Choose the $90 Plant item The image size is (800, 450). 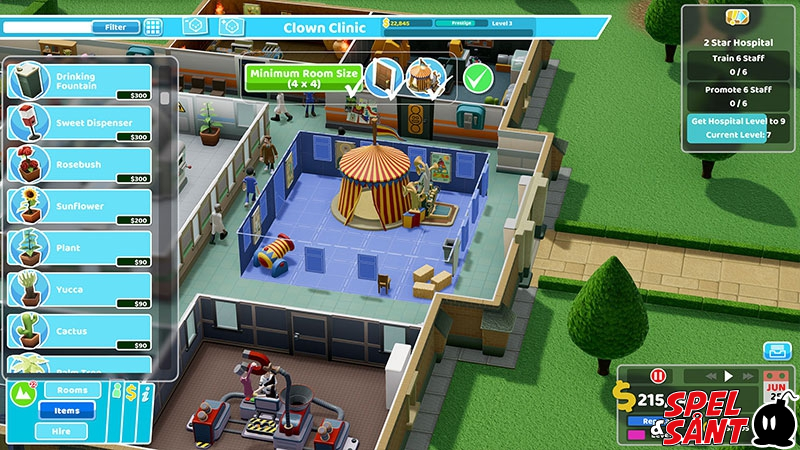coord(80,248)
